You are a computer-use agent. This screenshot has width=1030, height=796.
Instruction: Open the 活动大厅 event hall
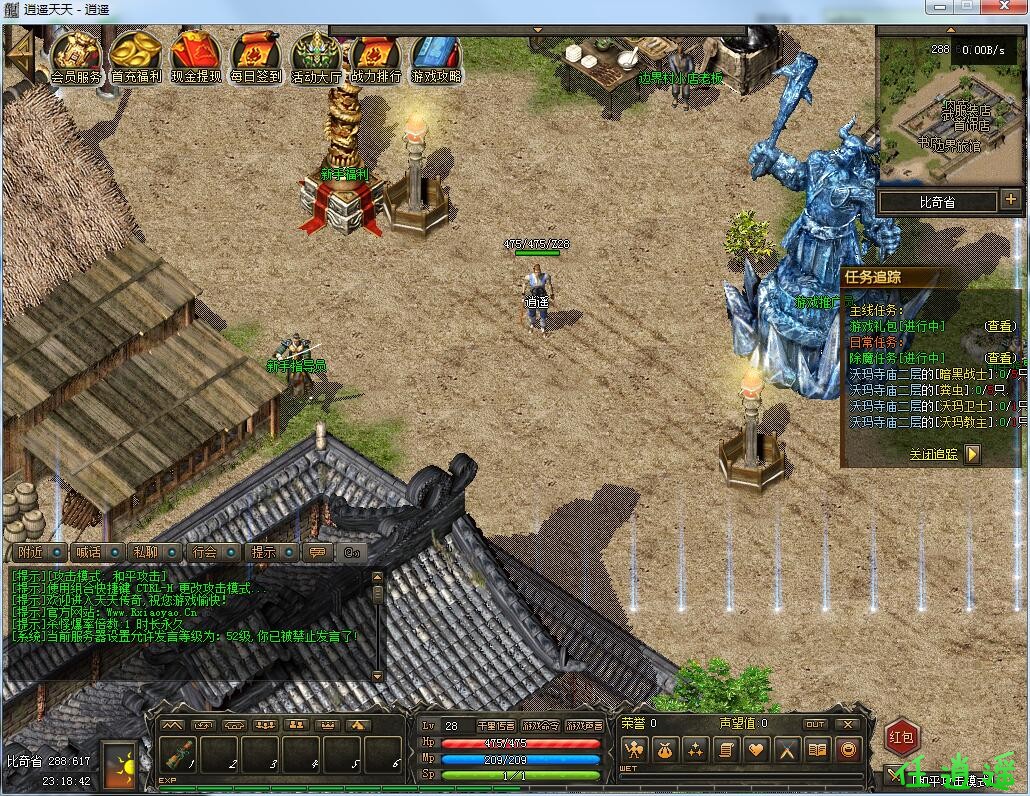pos(316,53)
